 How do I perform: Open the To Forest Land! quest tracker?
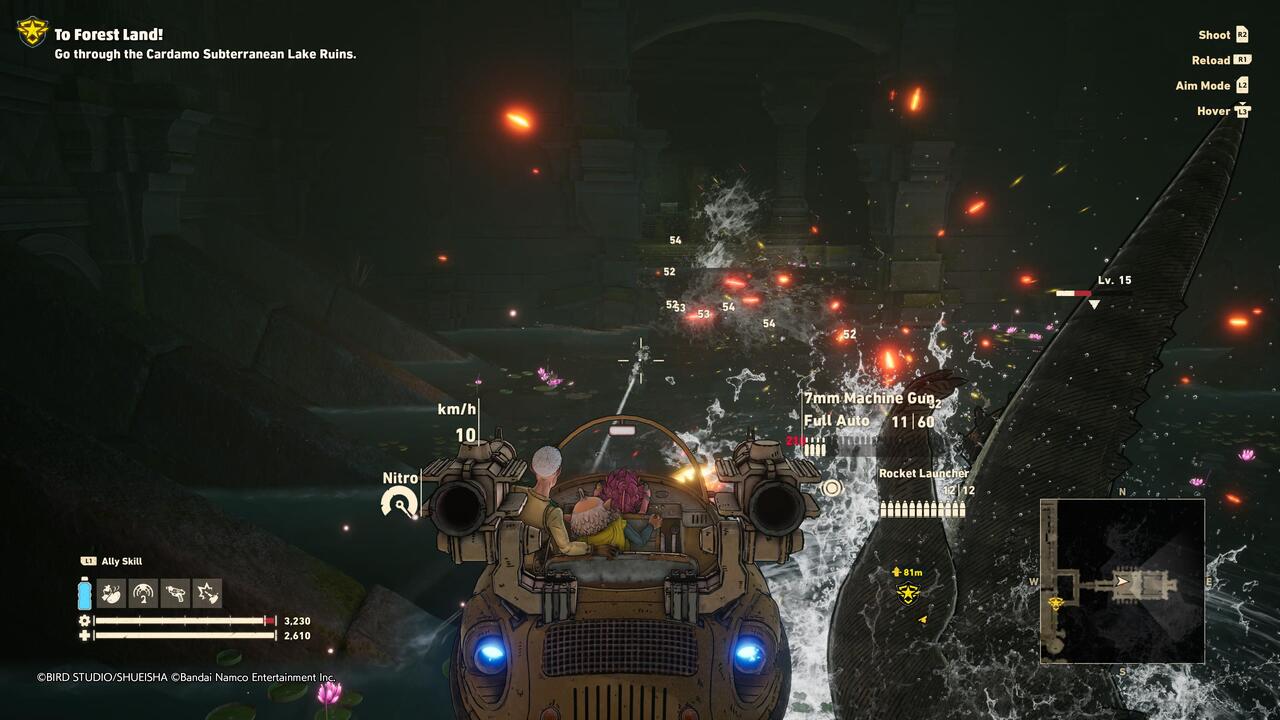108,35
